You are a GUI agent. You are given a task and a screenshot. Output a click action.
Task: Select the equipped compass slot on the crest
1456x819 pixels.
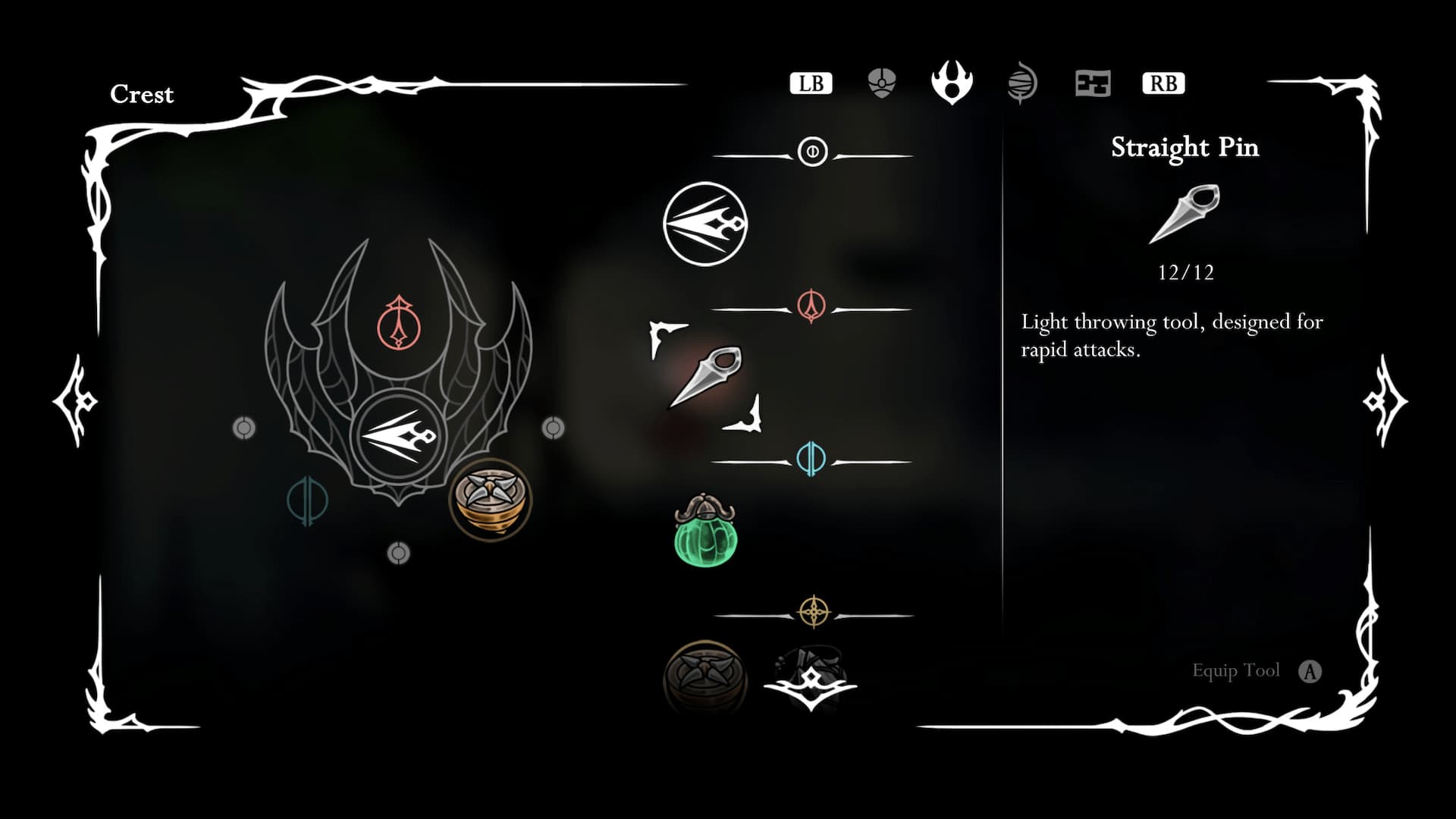491,499
